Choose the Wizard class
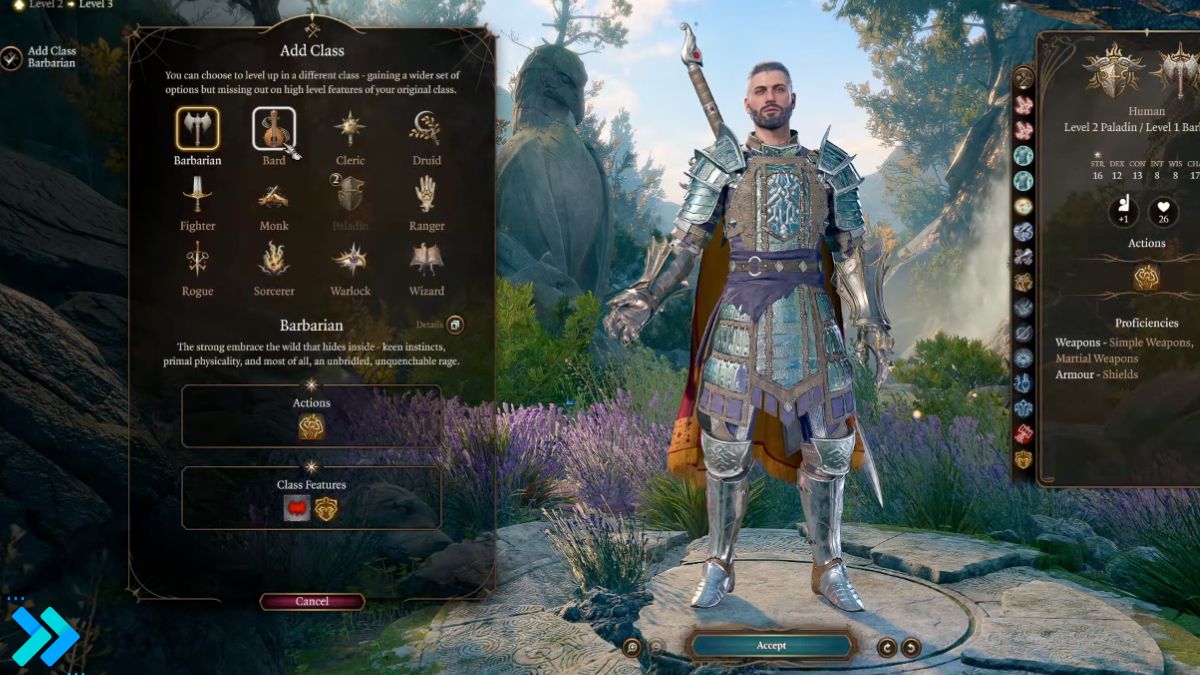 point(426,259)
